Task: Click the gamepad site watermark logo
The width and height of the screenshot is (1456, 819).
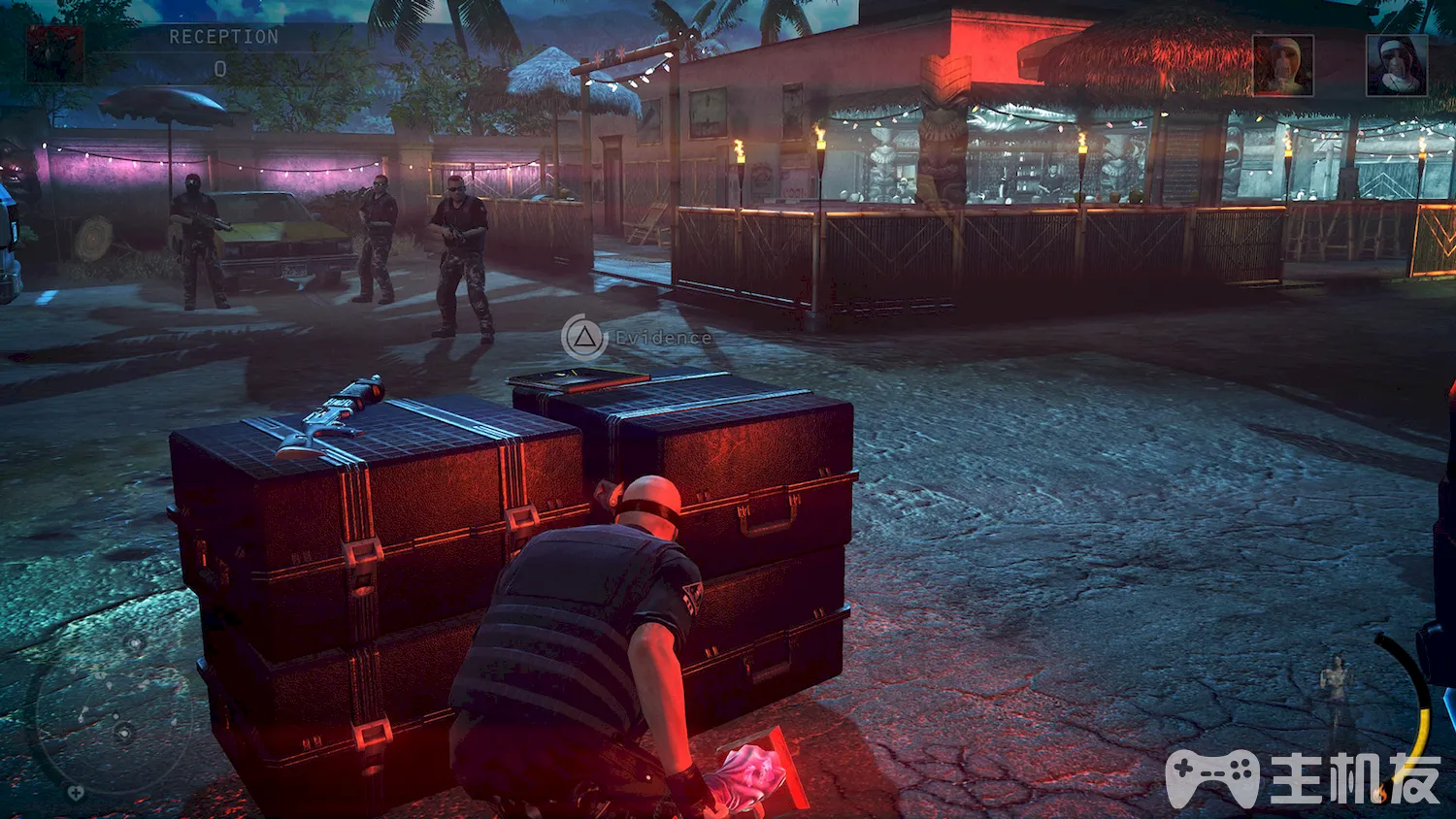Action: point(1211,778)
